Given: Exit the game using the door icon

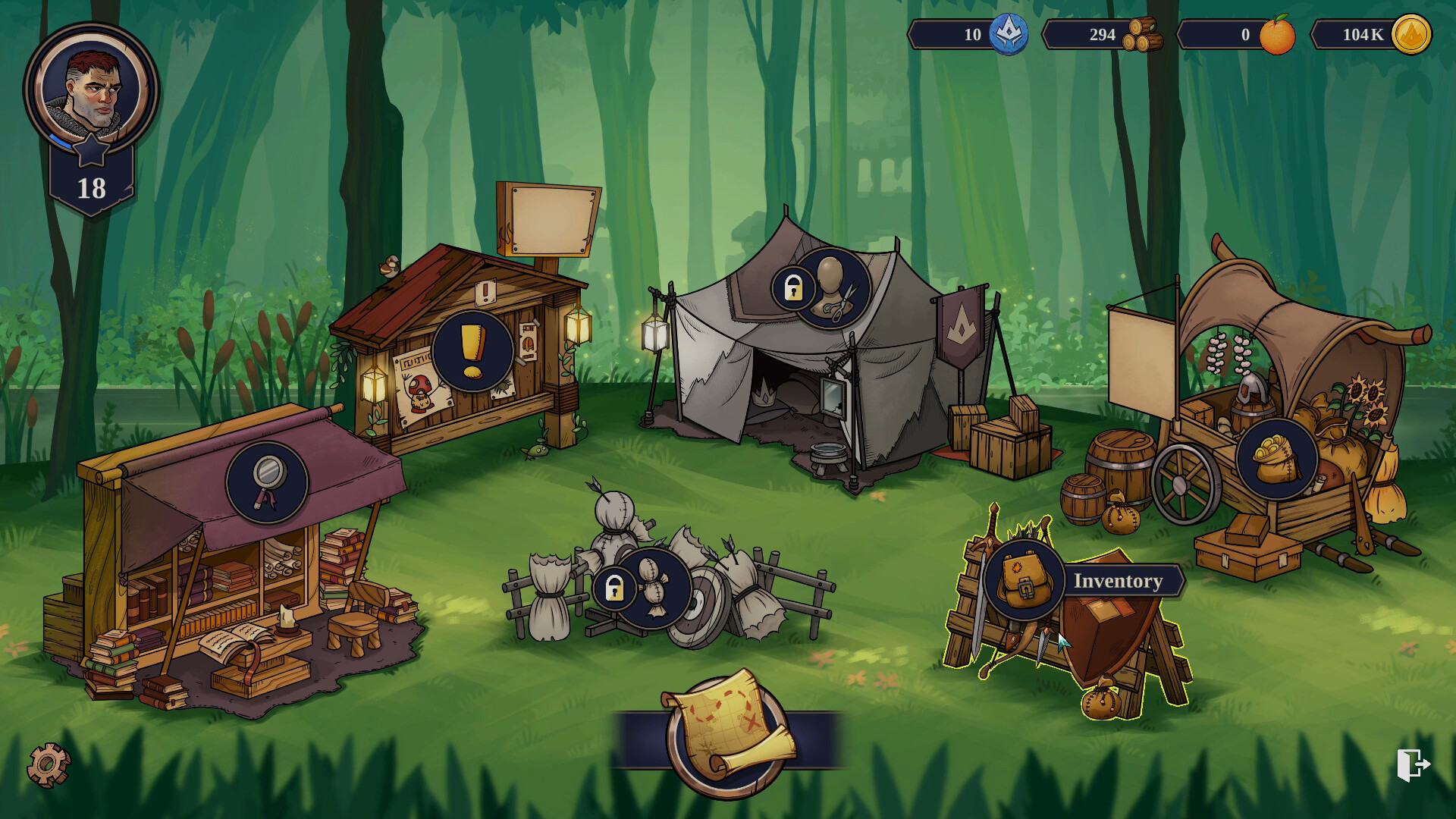Looking at the screenshot, I should (1413, 764).
